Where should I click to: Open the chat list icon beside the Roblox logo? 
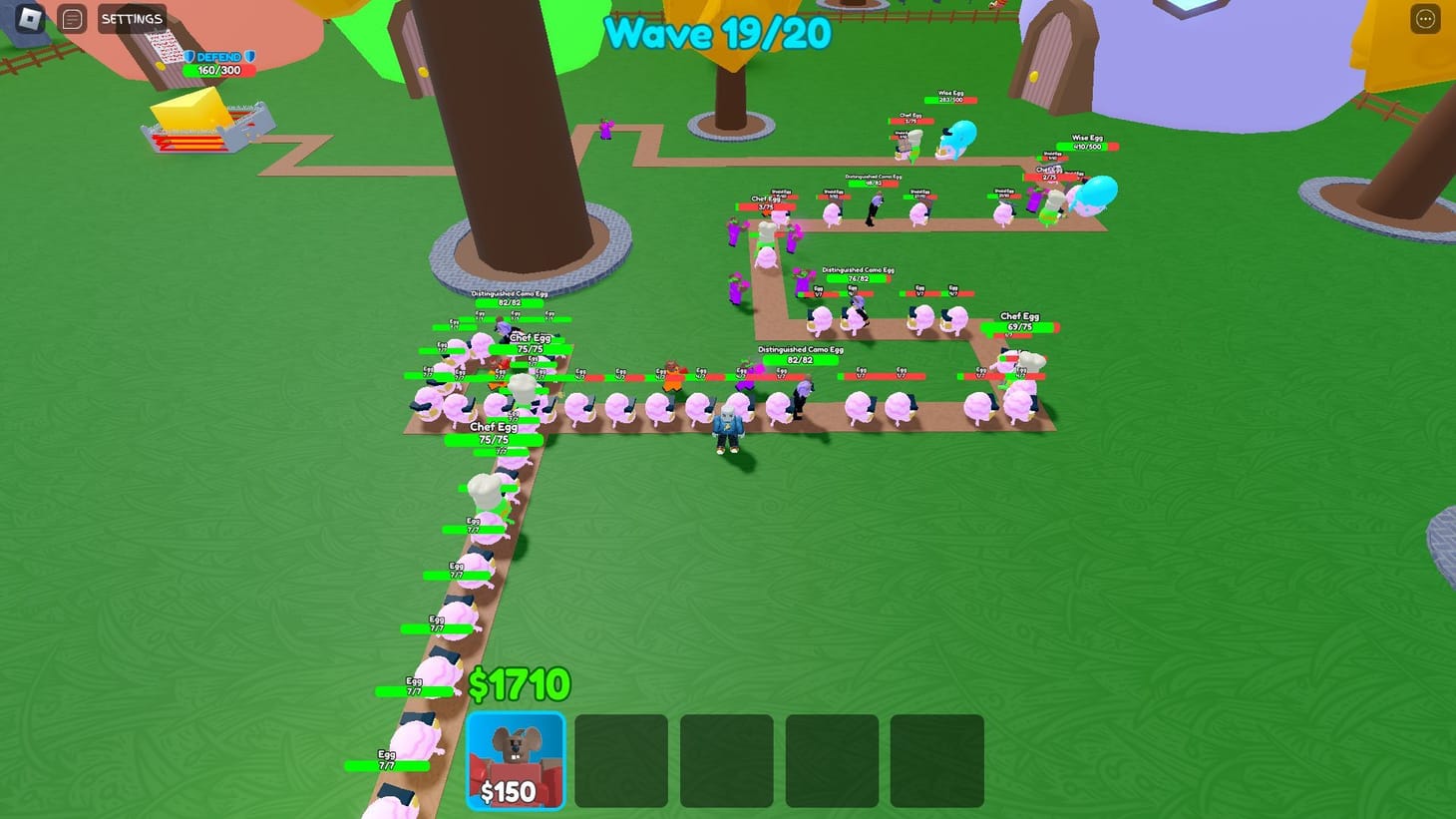[x=71, y=17]
